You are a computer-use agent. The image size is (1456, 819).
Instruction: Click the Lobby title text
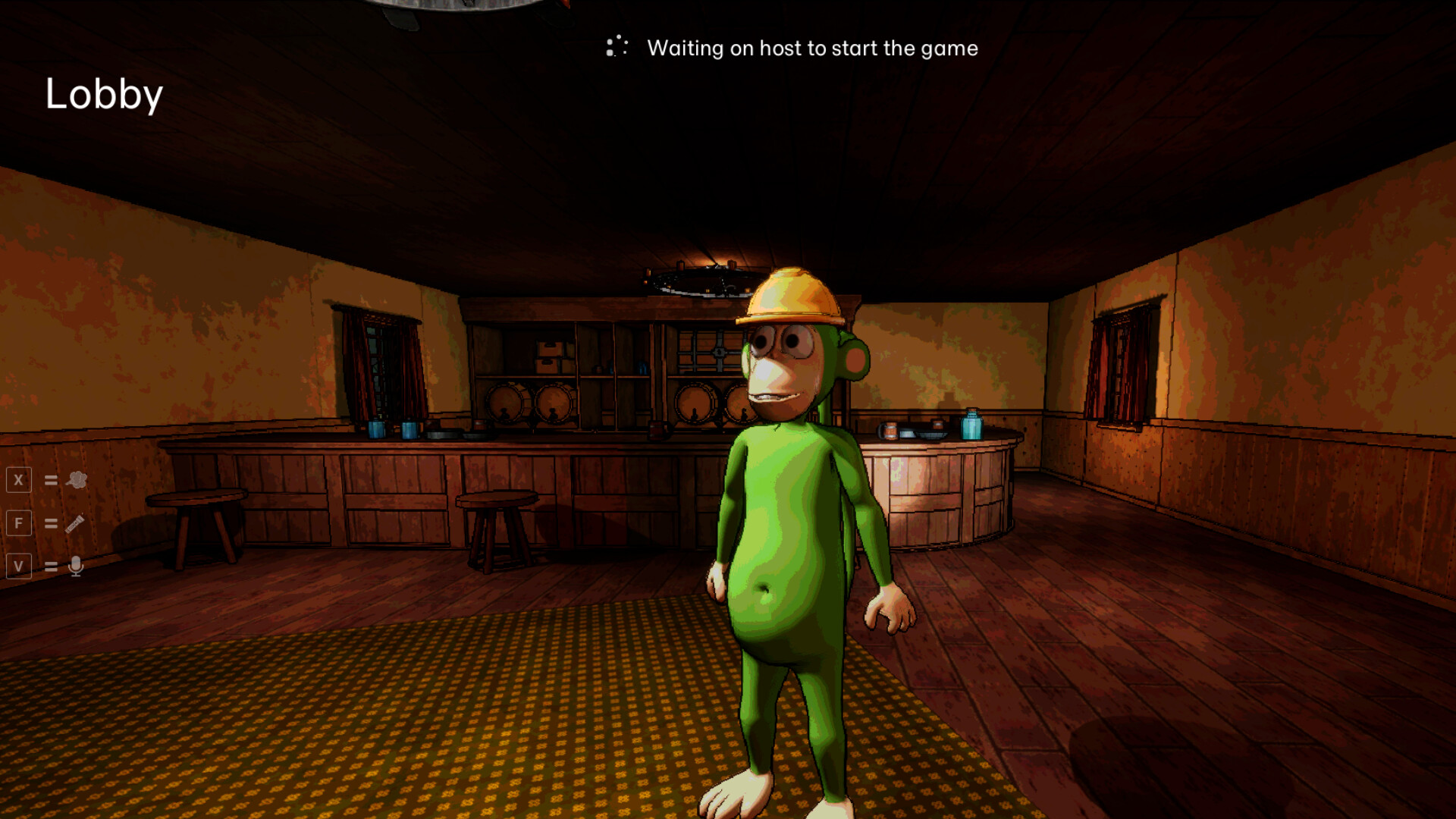tap(105, 93)
